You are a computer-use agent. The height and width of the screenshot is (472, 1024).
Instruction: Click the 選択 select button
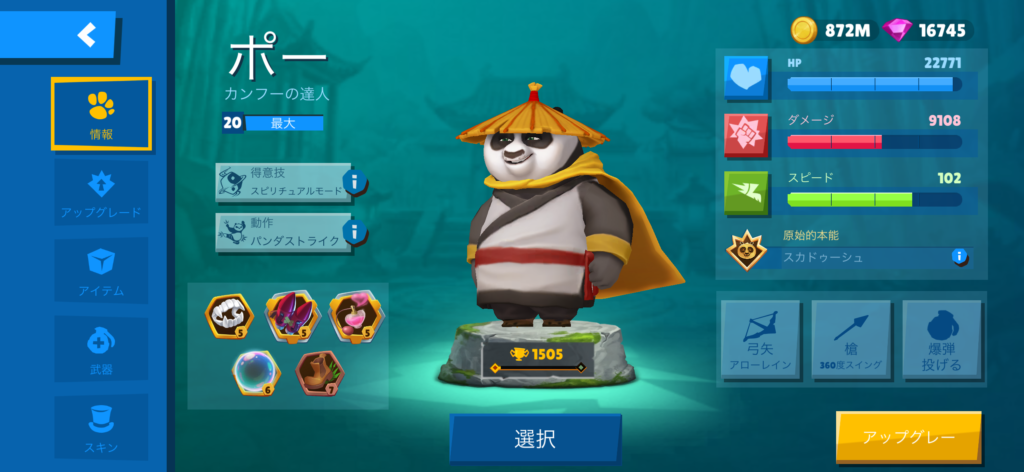pos(535,438)
